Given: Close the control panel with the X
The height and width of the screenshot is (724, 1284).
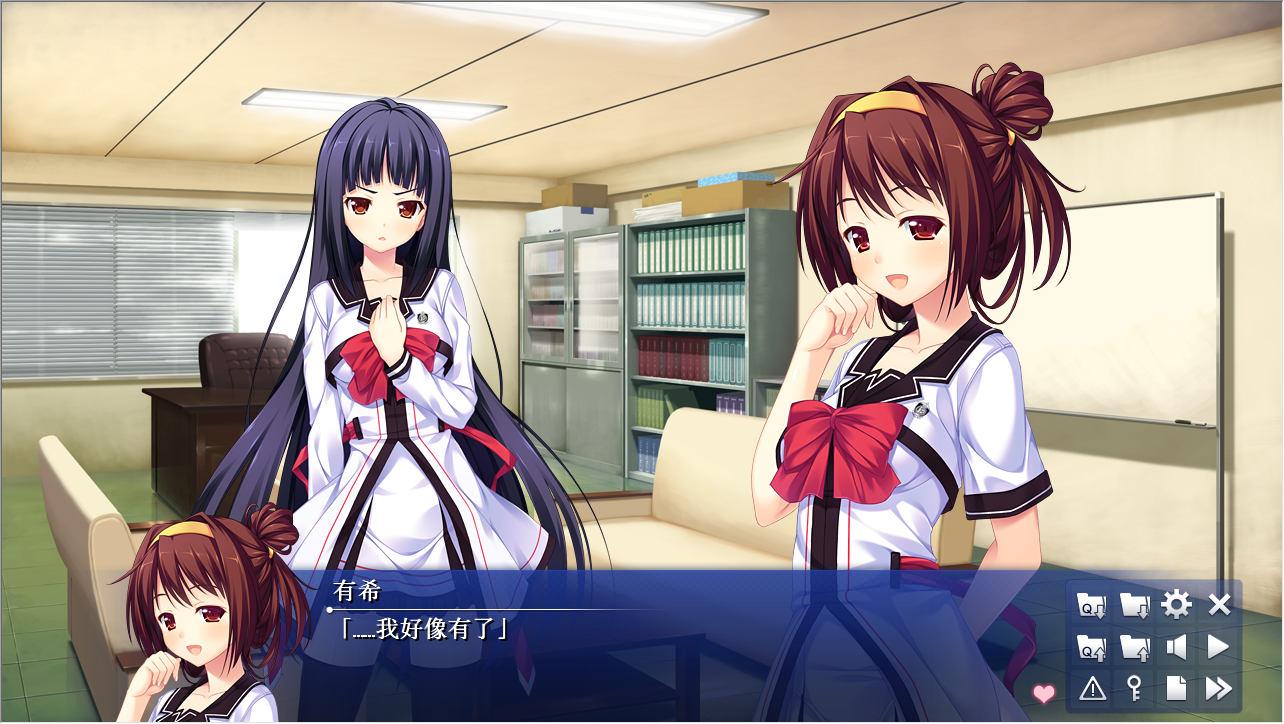Looking at the screenshot, I should [x=1219, y=605].
